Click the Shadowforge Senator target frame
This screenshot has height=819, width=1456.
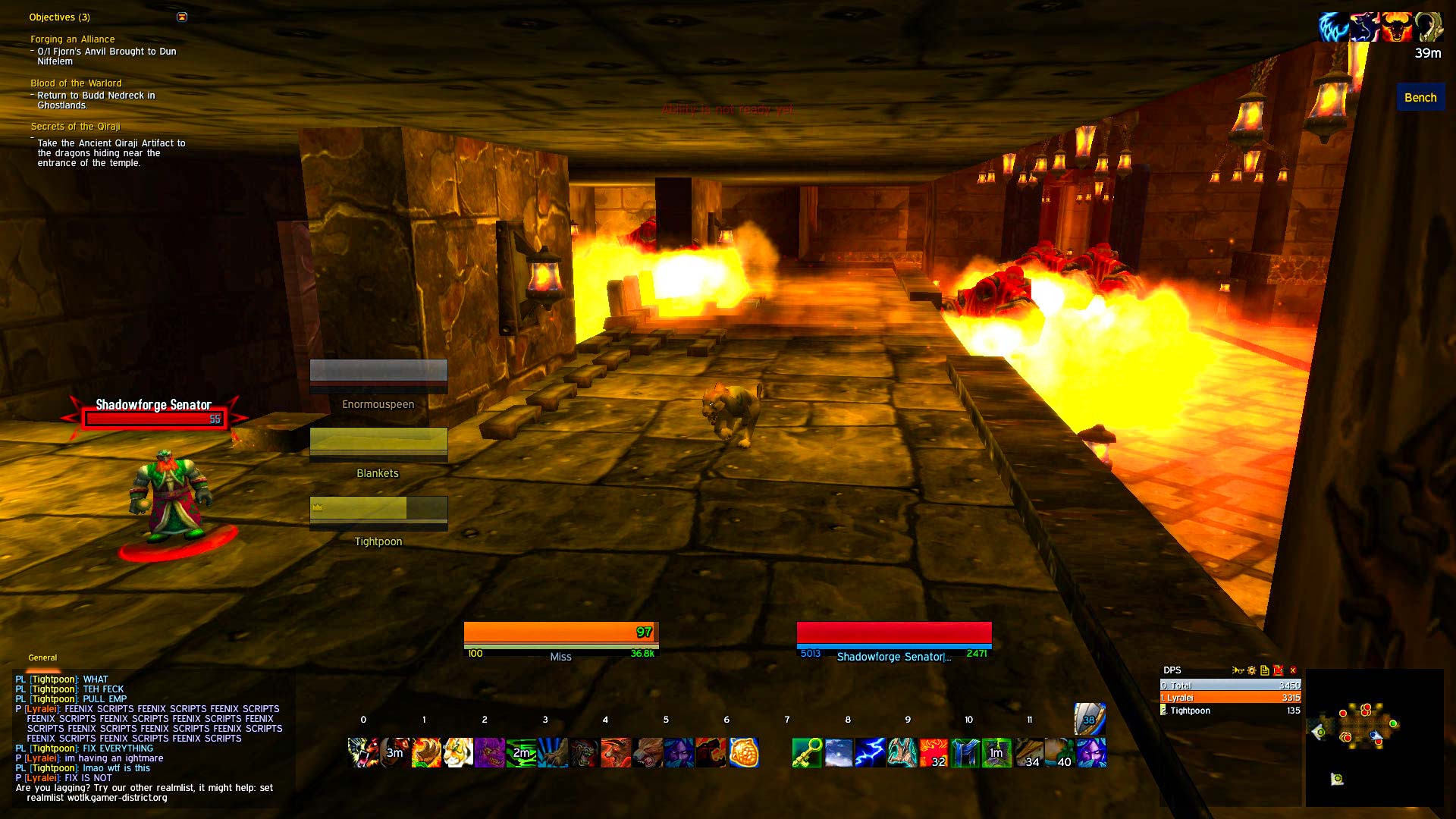894,635
